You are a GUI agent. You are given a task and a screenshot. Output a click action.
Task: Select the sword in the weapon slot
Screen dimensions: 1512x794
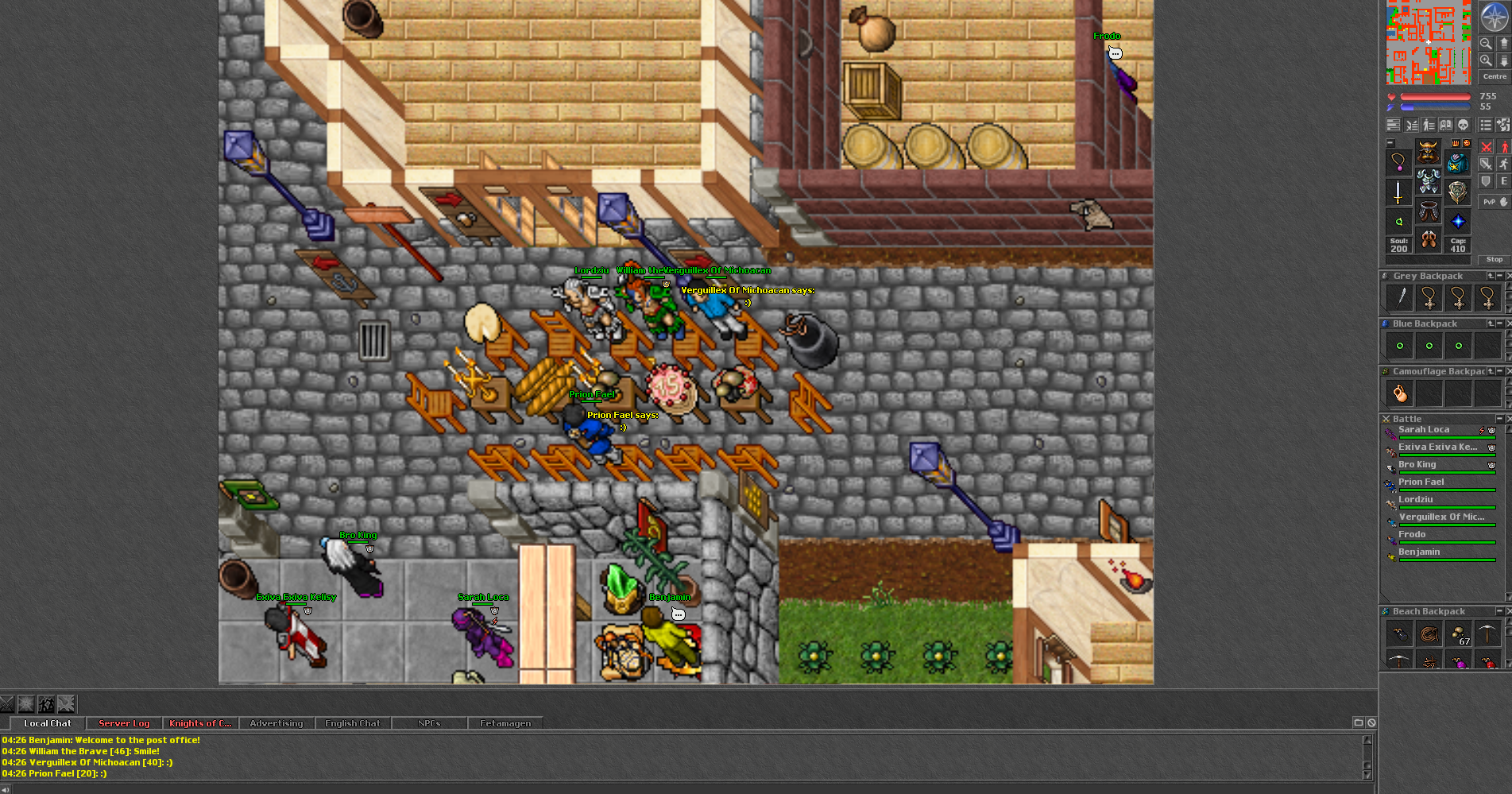(1398, 192)
